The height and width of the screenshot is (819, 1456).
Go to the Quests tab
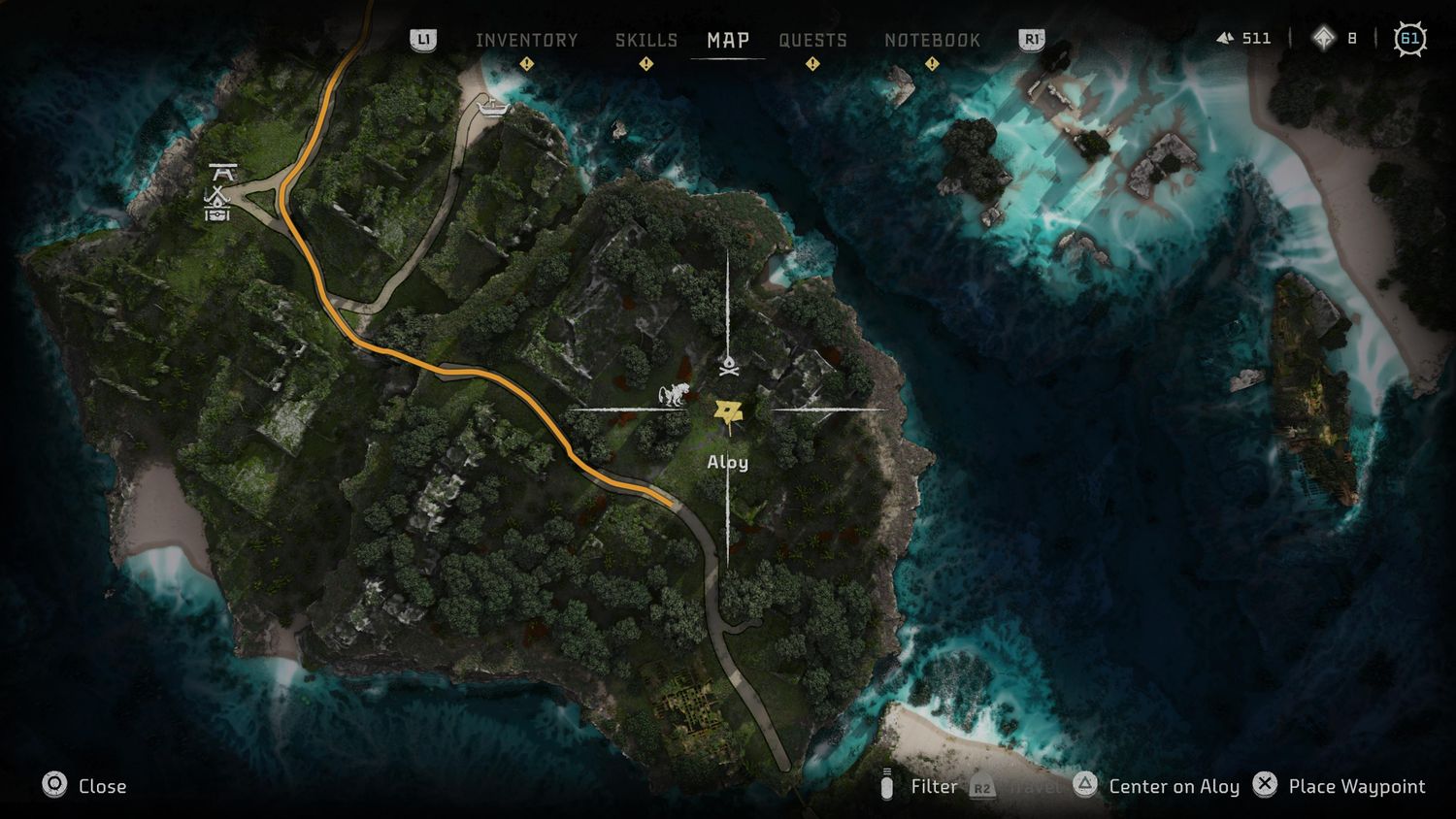[812, 40]
